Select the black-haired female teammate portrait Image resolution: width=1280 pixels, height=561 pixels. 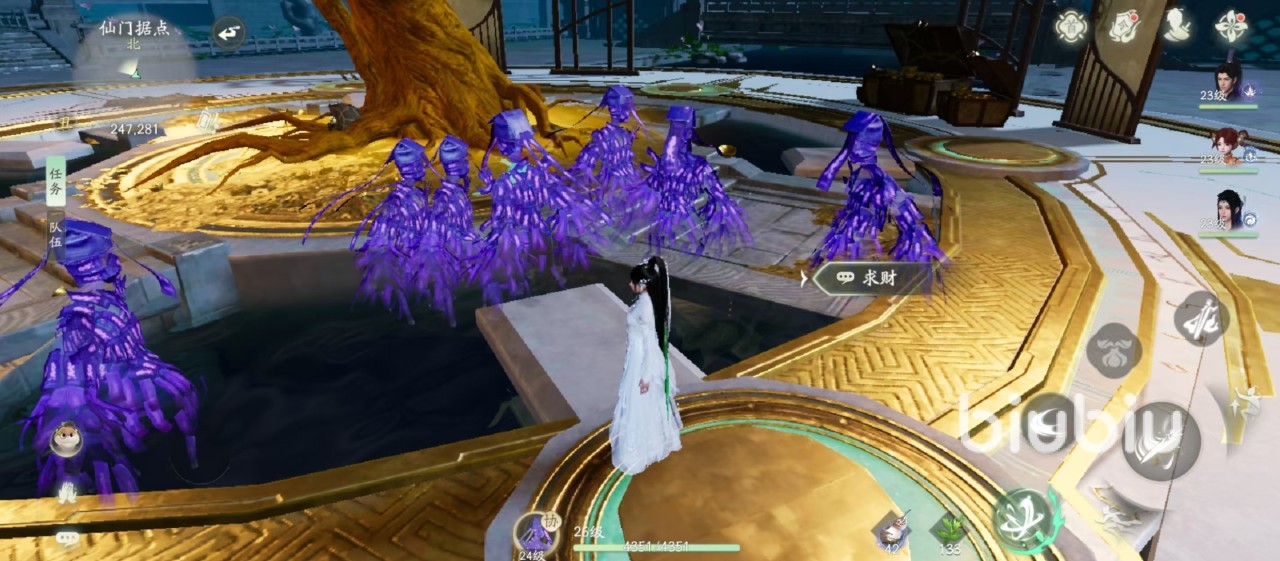[x=1228, y=211]
